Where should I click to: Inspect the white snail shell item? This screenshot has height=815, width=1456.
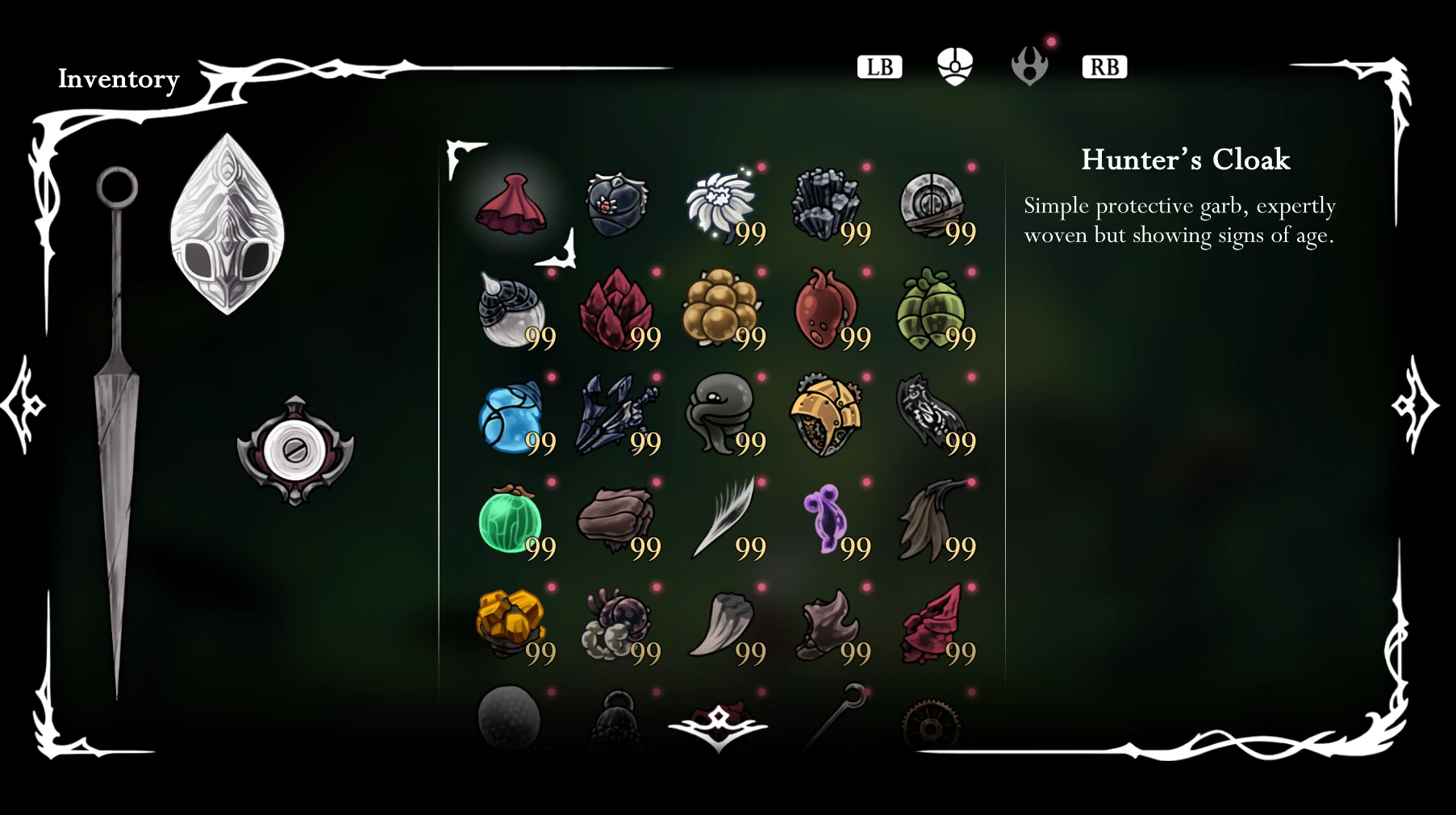tap(512, 311)
